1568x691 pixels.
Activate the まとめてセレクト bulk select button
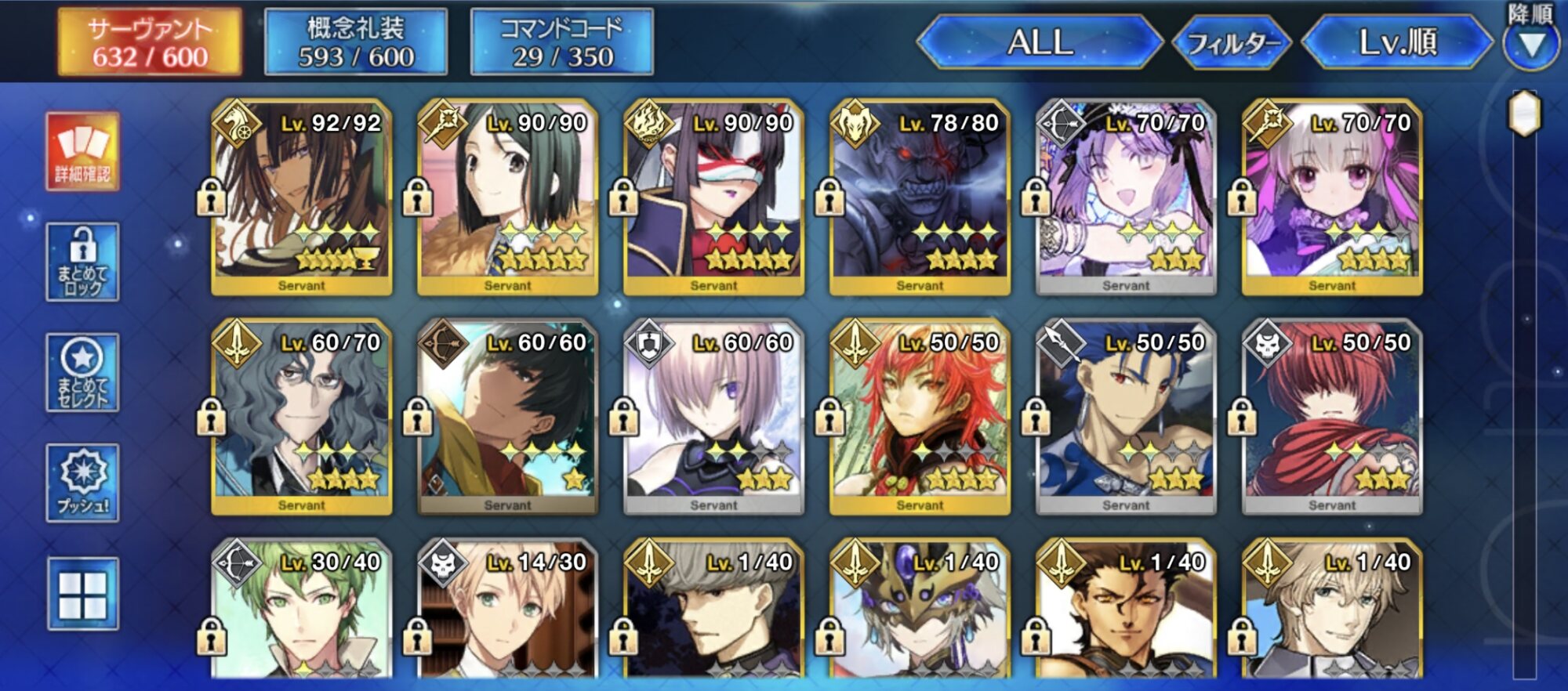pyautogui.click(x=82, y=373)
